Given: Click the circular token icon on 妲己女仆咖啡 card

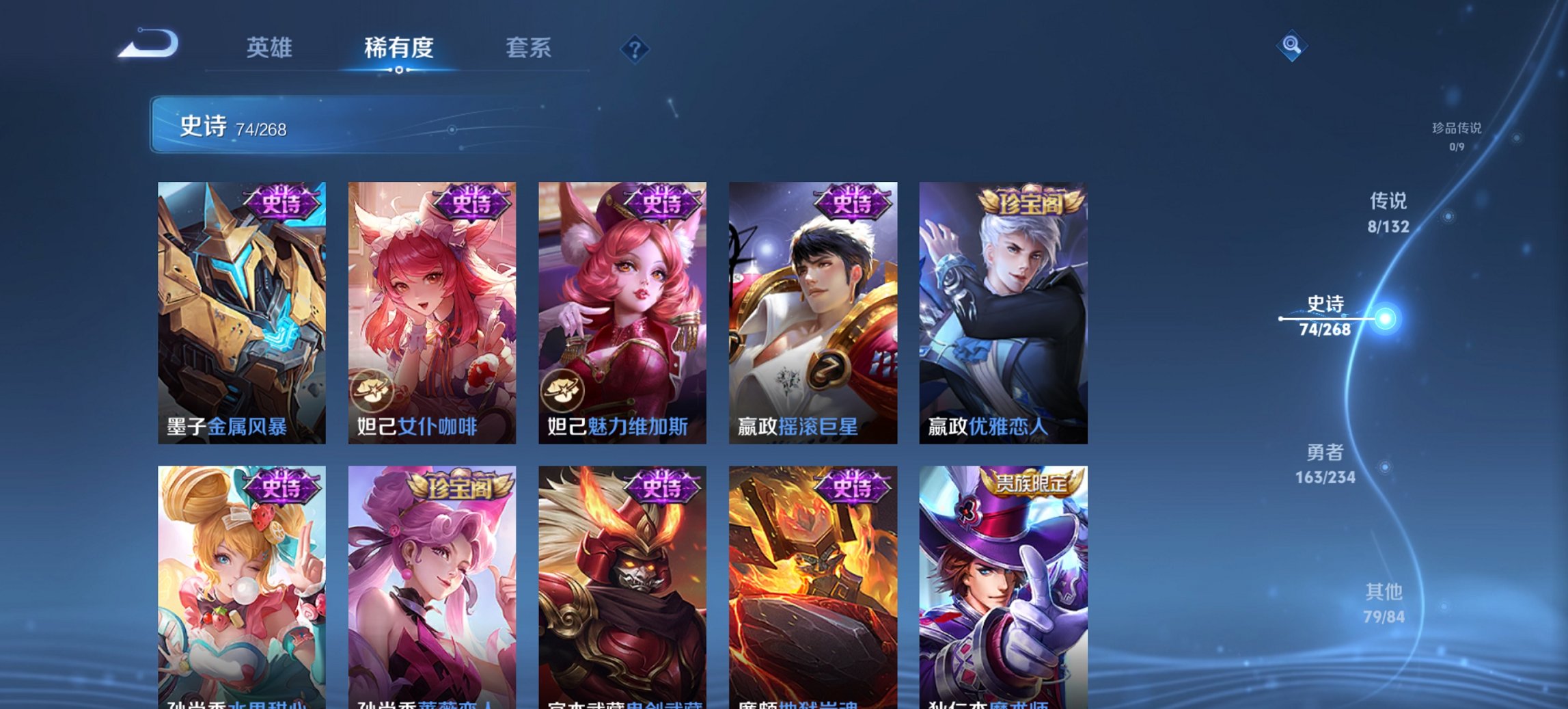Looking at the screenshot, I should [373, 391].
